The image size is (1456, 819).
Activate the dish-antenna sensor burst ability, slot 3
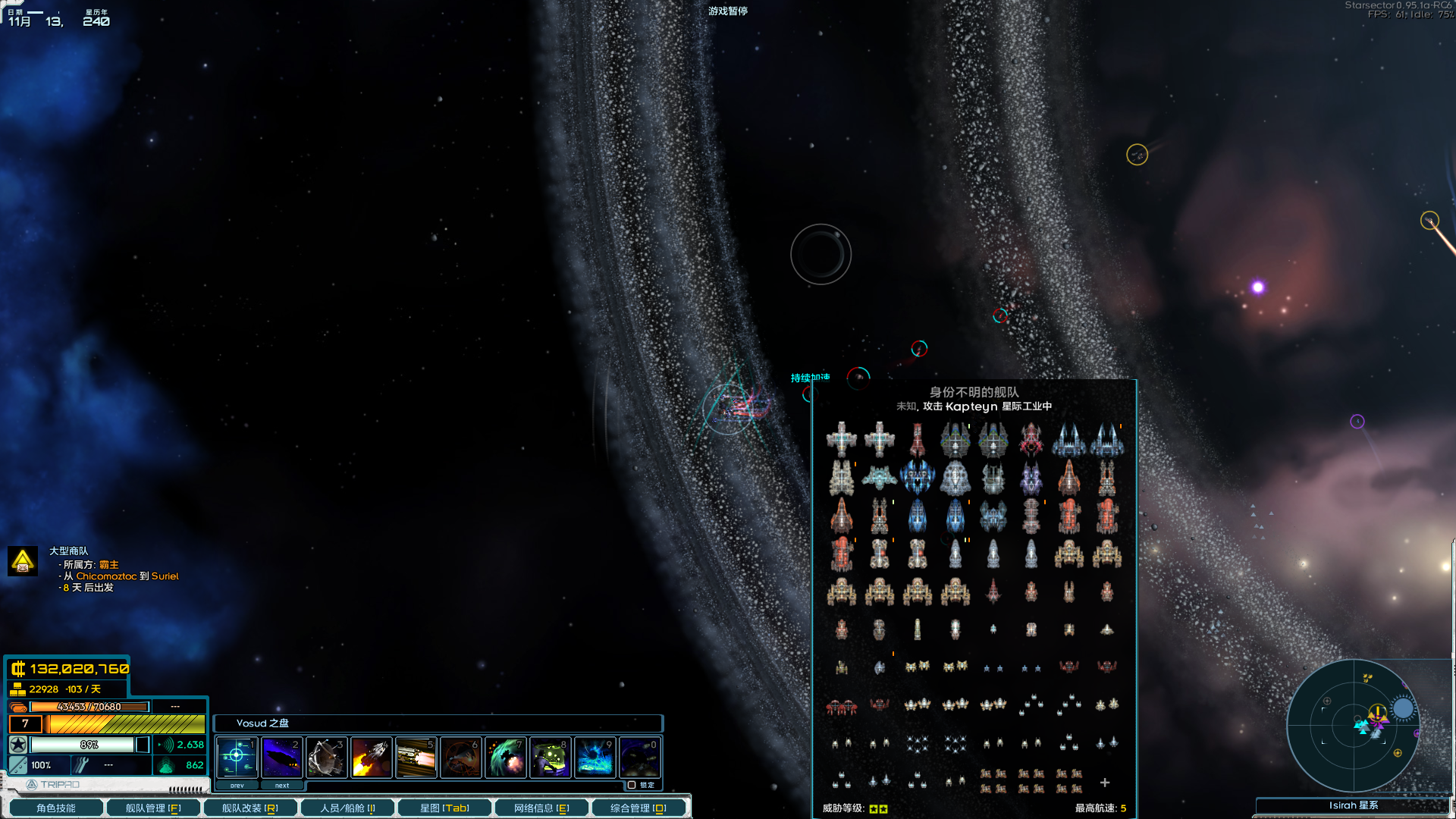click(x=326, y=757)
